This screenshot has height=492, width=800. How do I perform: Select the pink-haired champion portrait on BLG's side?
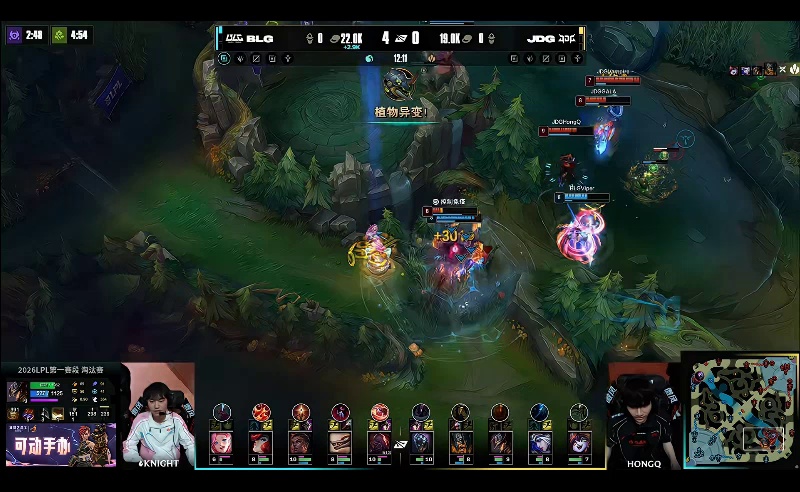click(x=221, y=442)
